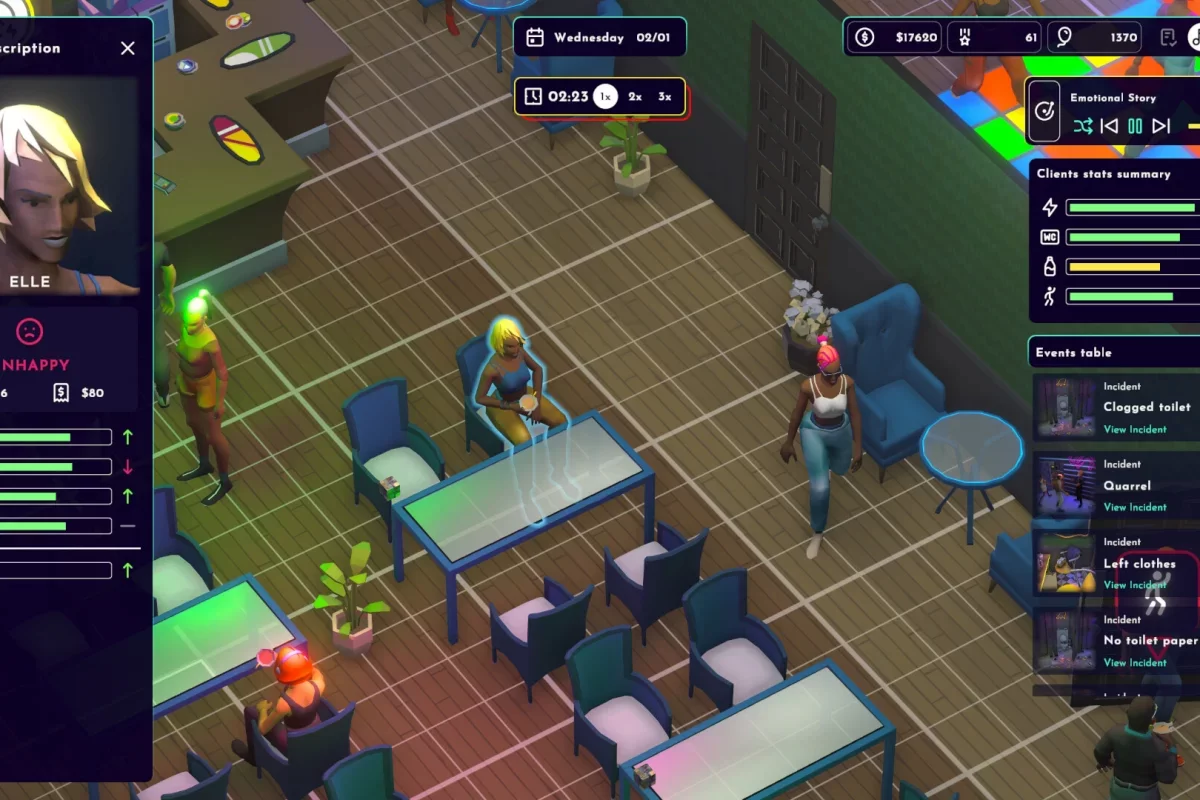Image resolution: width=1200 pixels, height=800 pixels.
Task: Skip to the next music track
Action: click(x=1161, y=126)
